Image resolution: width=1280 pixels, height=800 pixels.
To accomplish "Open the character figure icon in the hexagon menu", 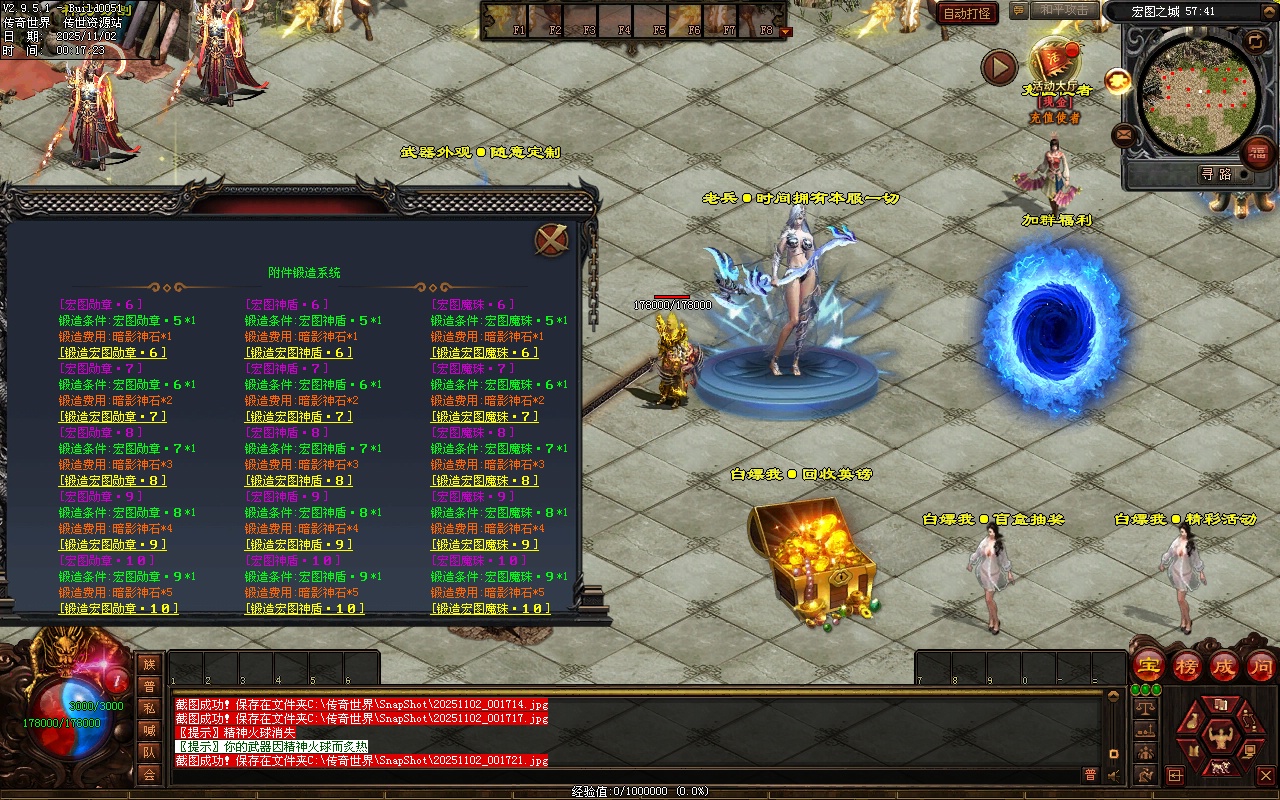I will coord(1220,740).
